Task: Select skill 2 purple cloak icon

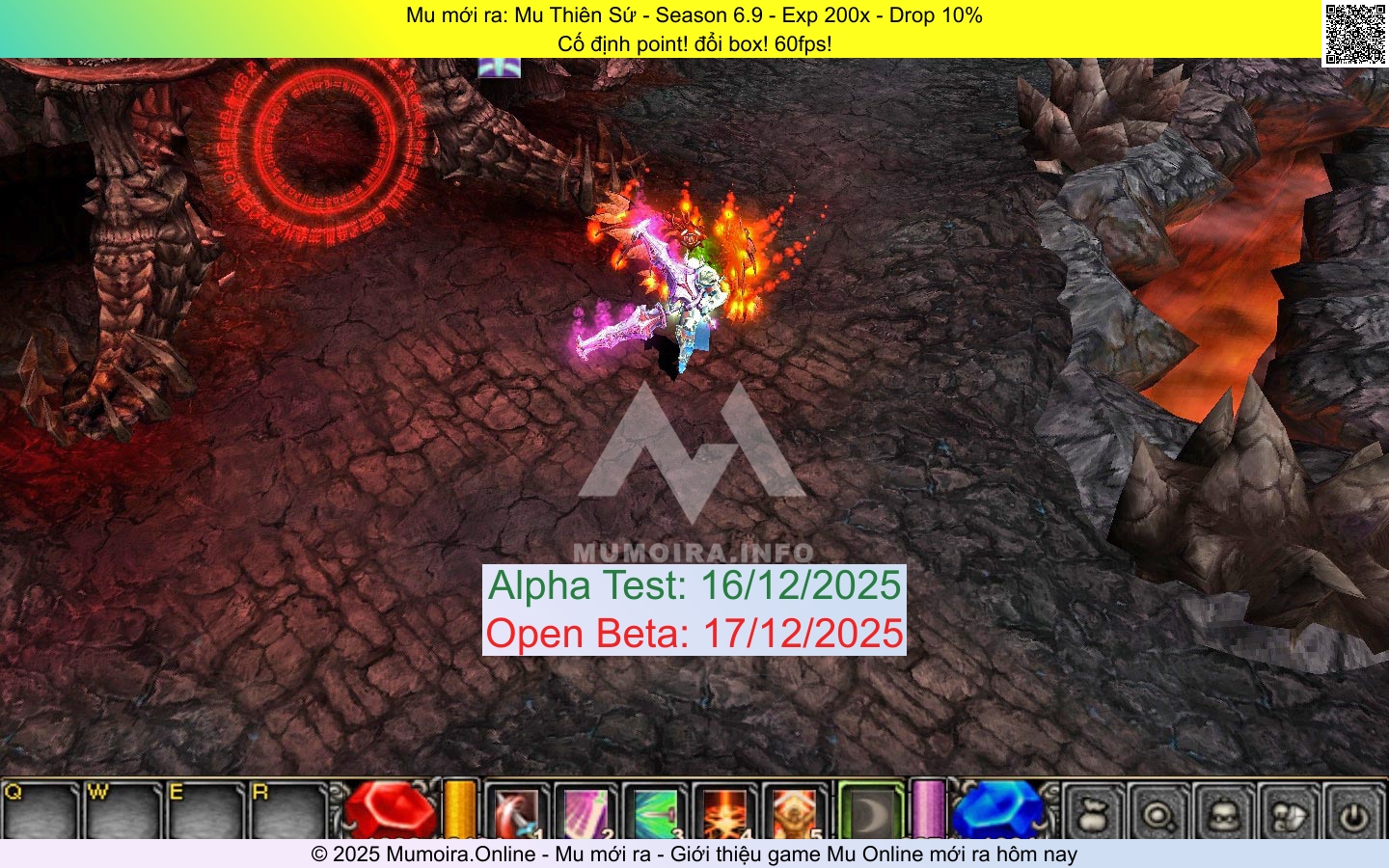Action: [x=586, y=810]
